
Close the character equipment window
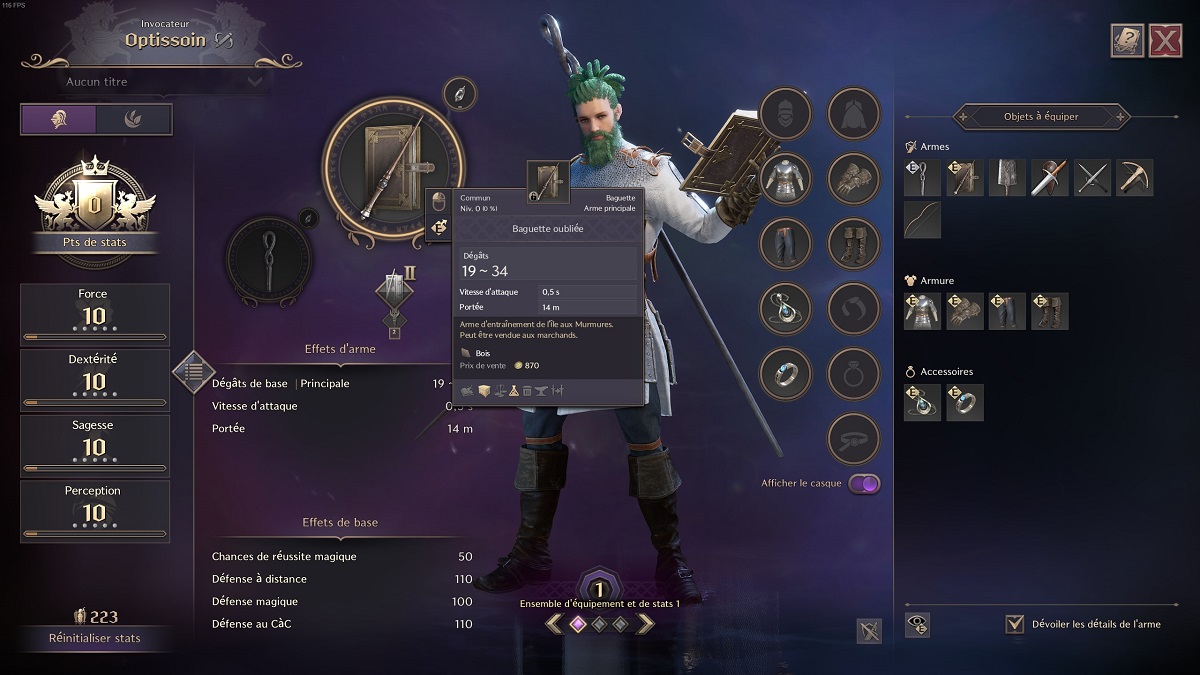tap(1165, 41)
